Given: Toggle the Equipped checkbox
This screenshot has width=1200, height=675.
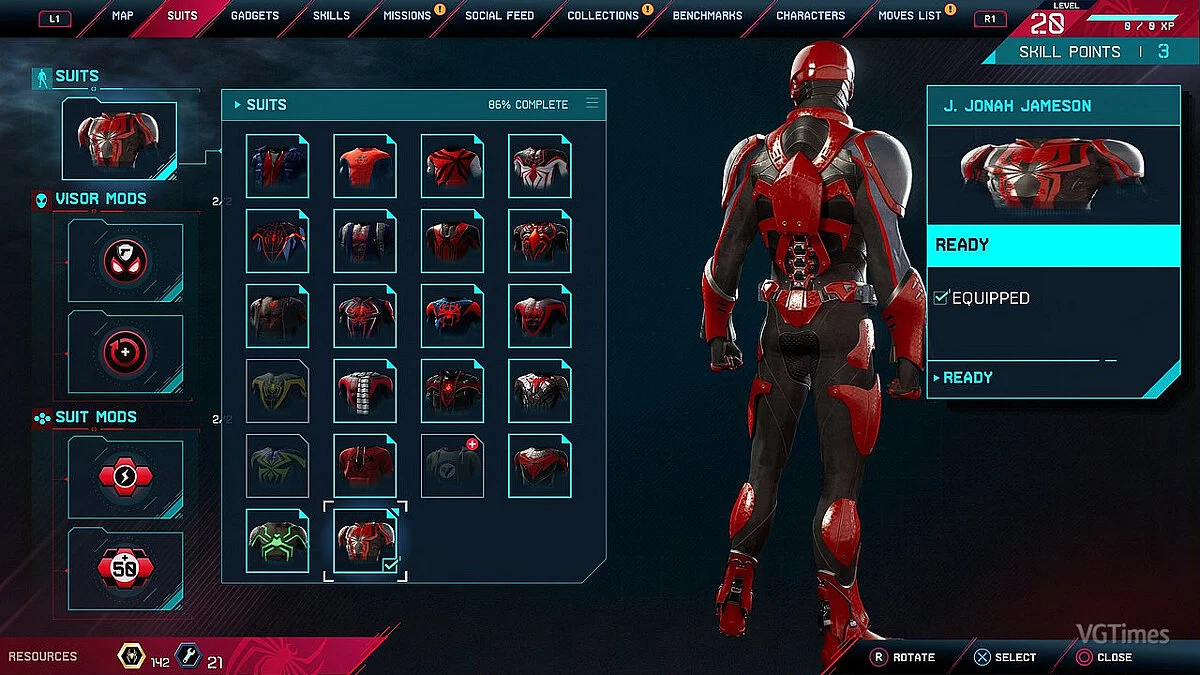Looking at the screenshot, I should pyautogui.click(x=940, y=297).
